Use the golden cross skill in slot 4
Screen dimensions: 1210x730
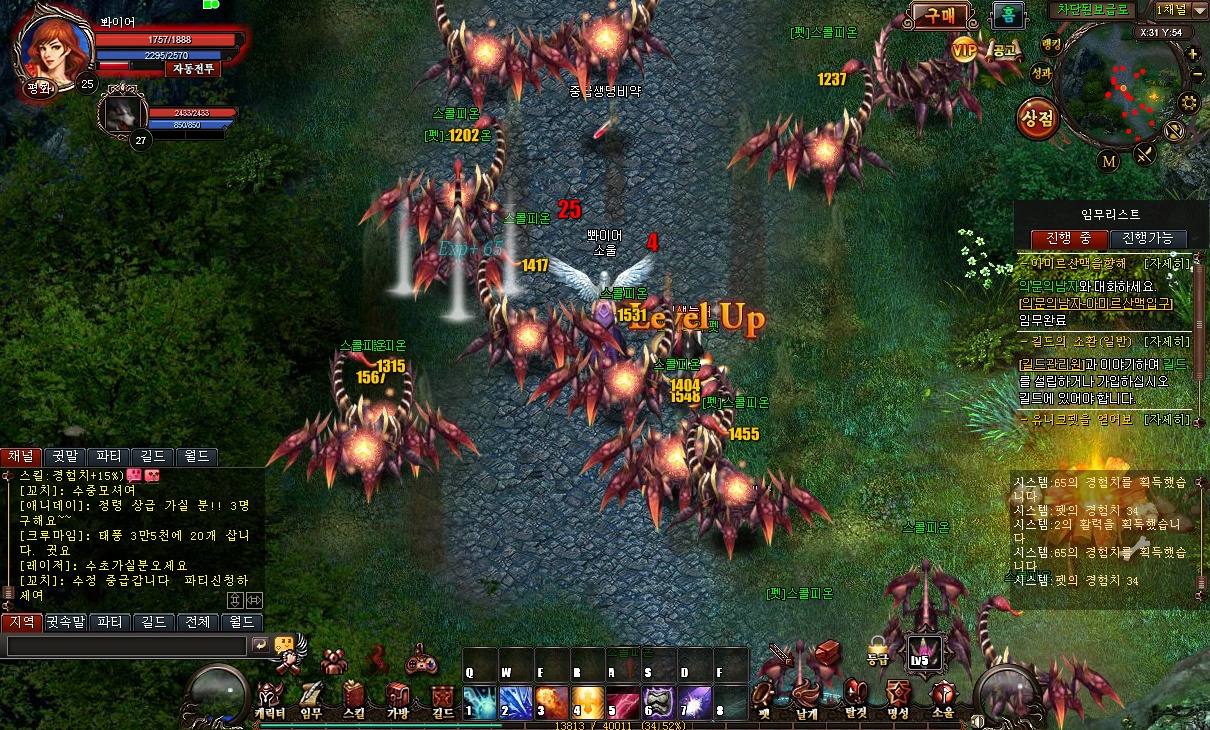pyautogui.click(x=588, y=701)
